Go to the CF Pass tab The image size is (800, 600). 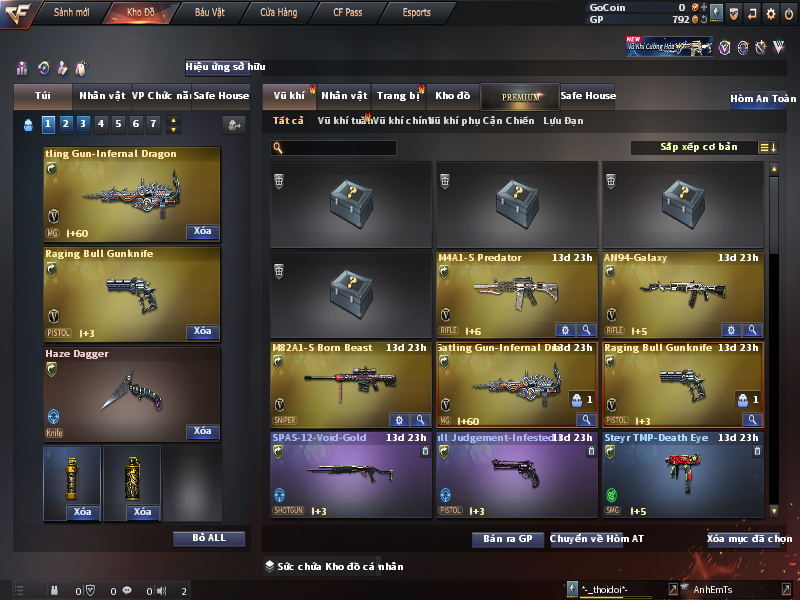click(x=347, y=13)
